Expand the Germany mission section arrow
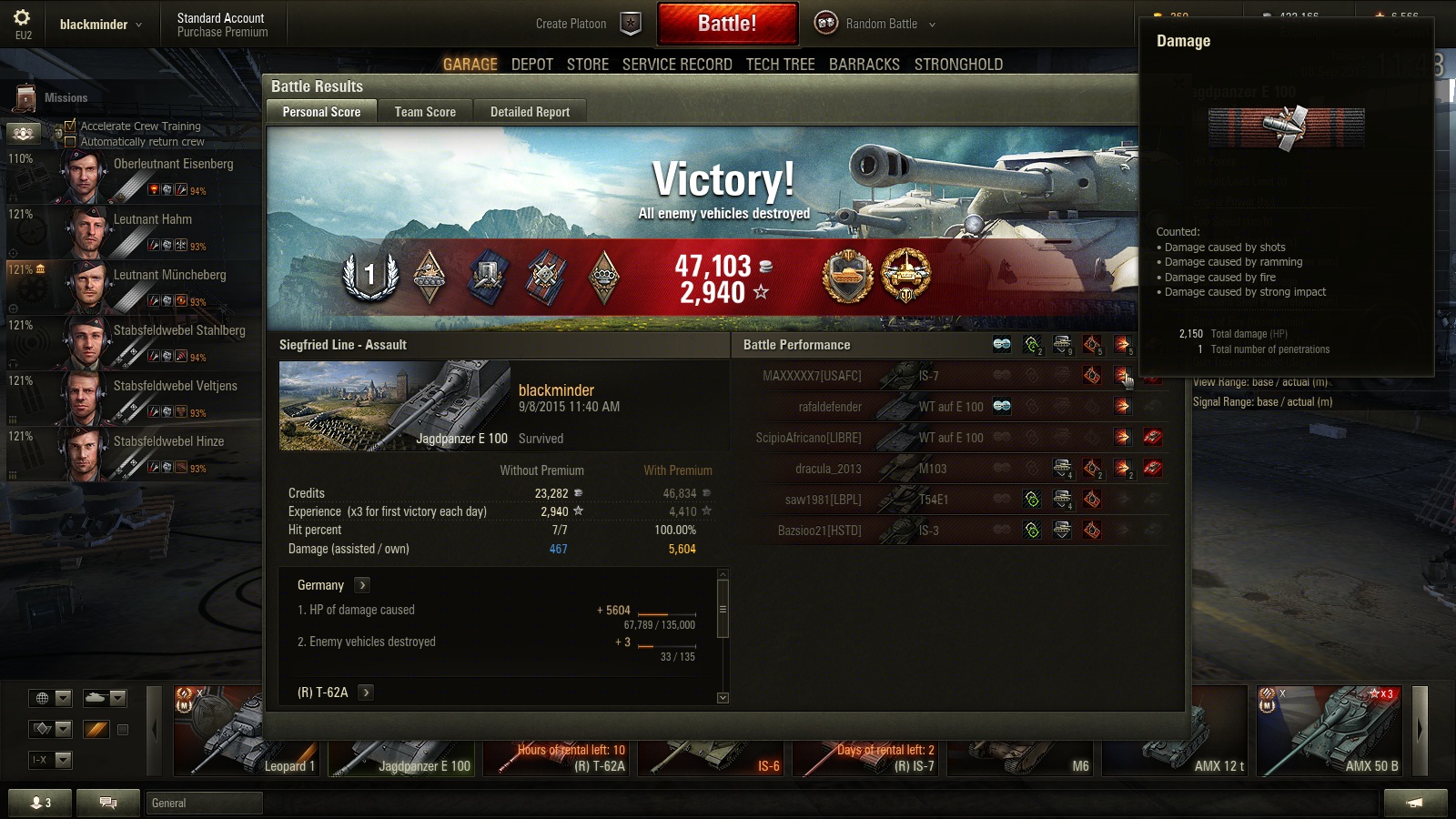1456x819 pixels. point(362,585)
